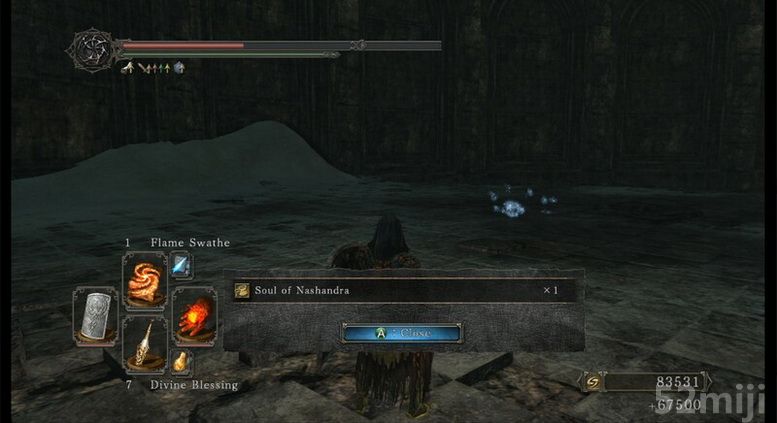Close the item pickup dialog
The image size is (777, 423).
(401, 333)
